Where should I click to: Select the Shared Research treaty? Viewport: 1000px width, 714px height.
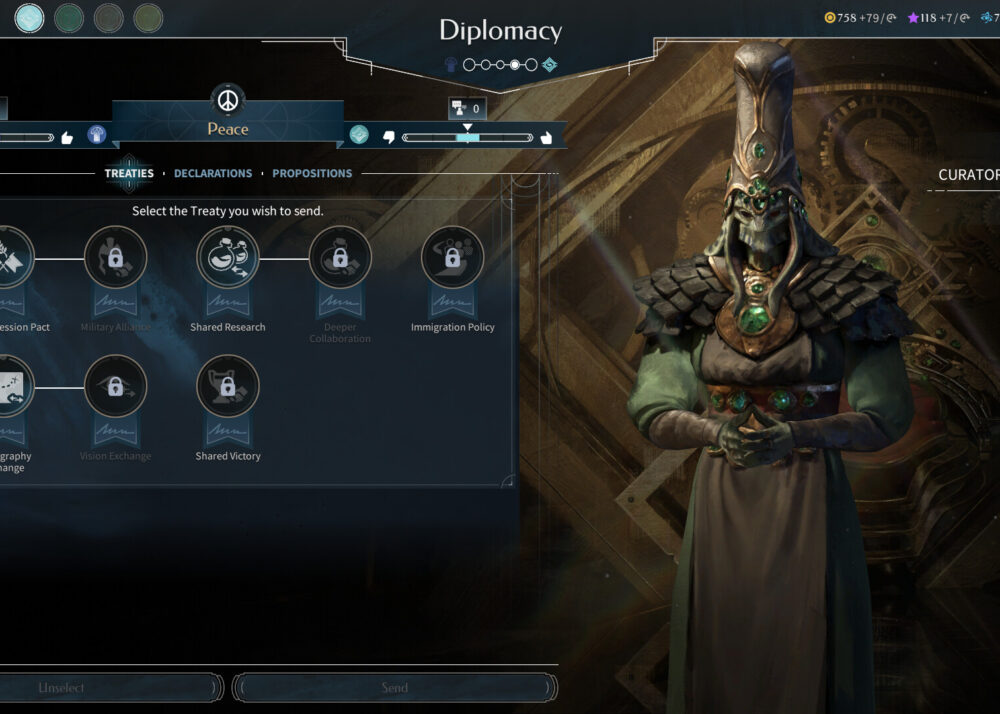coord(228,258)
